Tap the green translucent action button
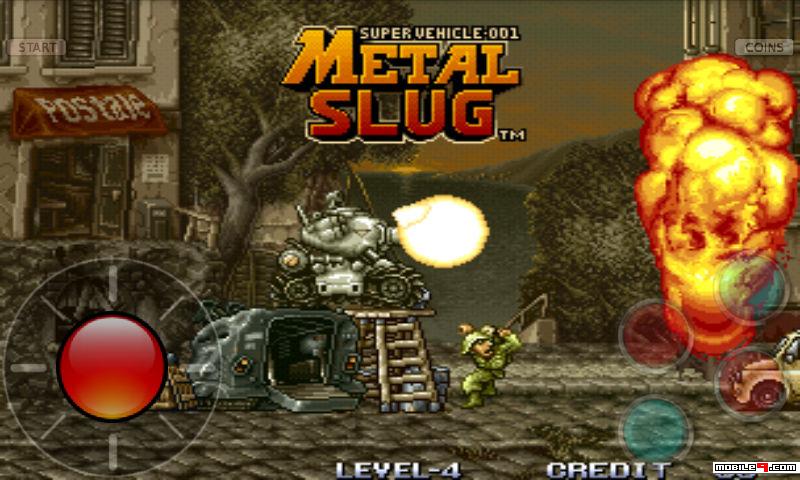 click(x=751, y=288)
